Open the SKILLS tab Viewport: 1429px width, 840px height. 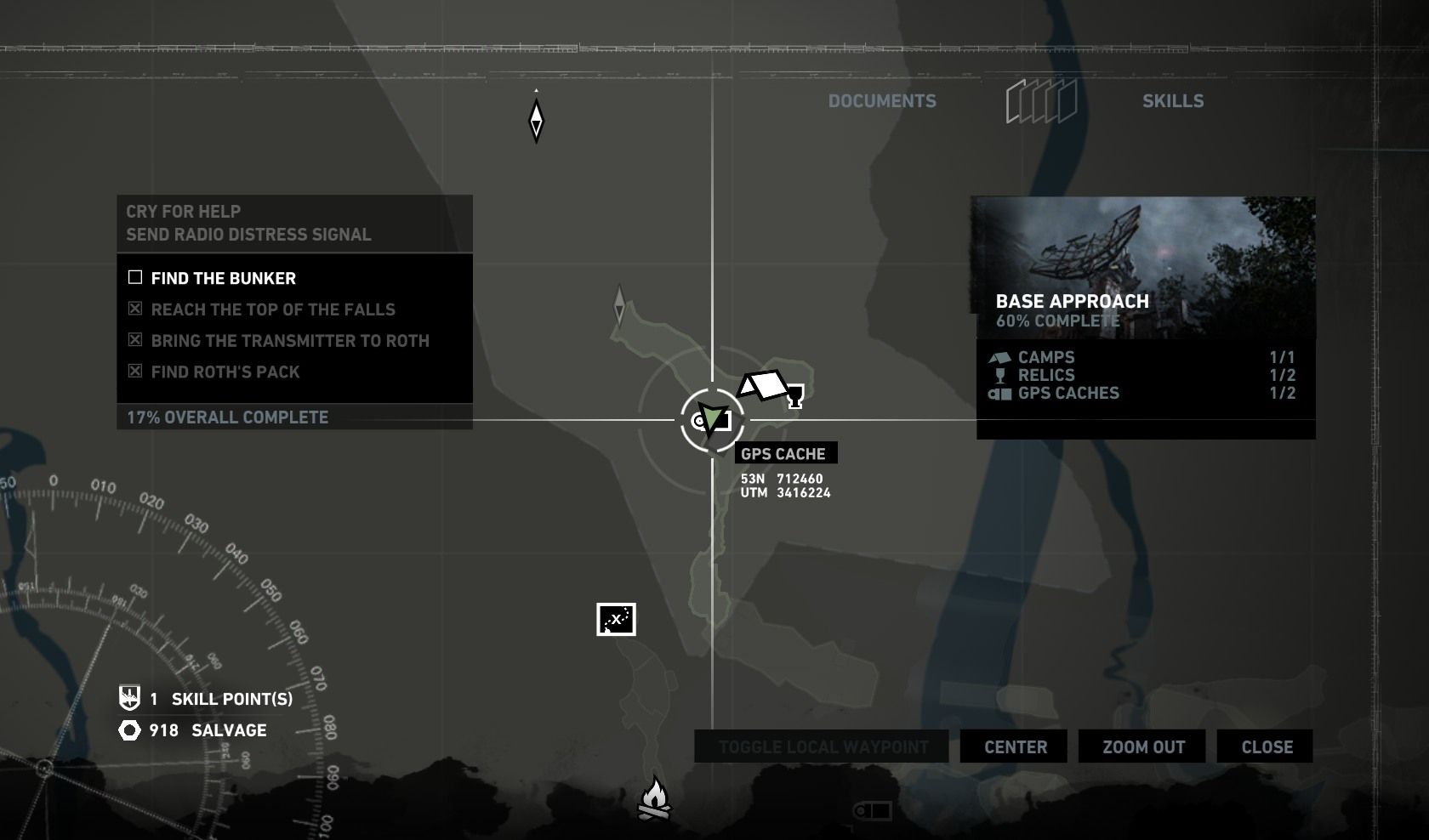point(1174,100)
